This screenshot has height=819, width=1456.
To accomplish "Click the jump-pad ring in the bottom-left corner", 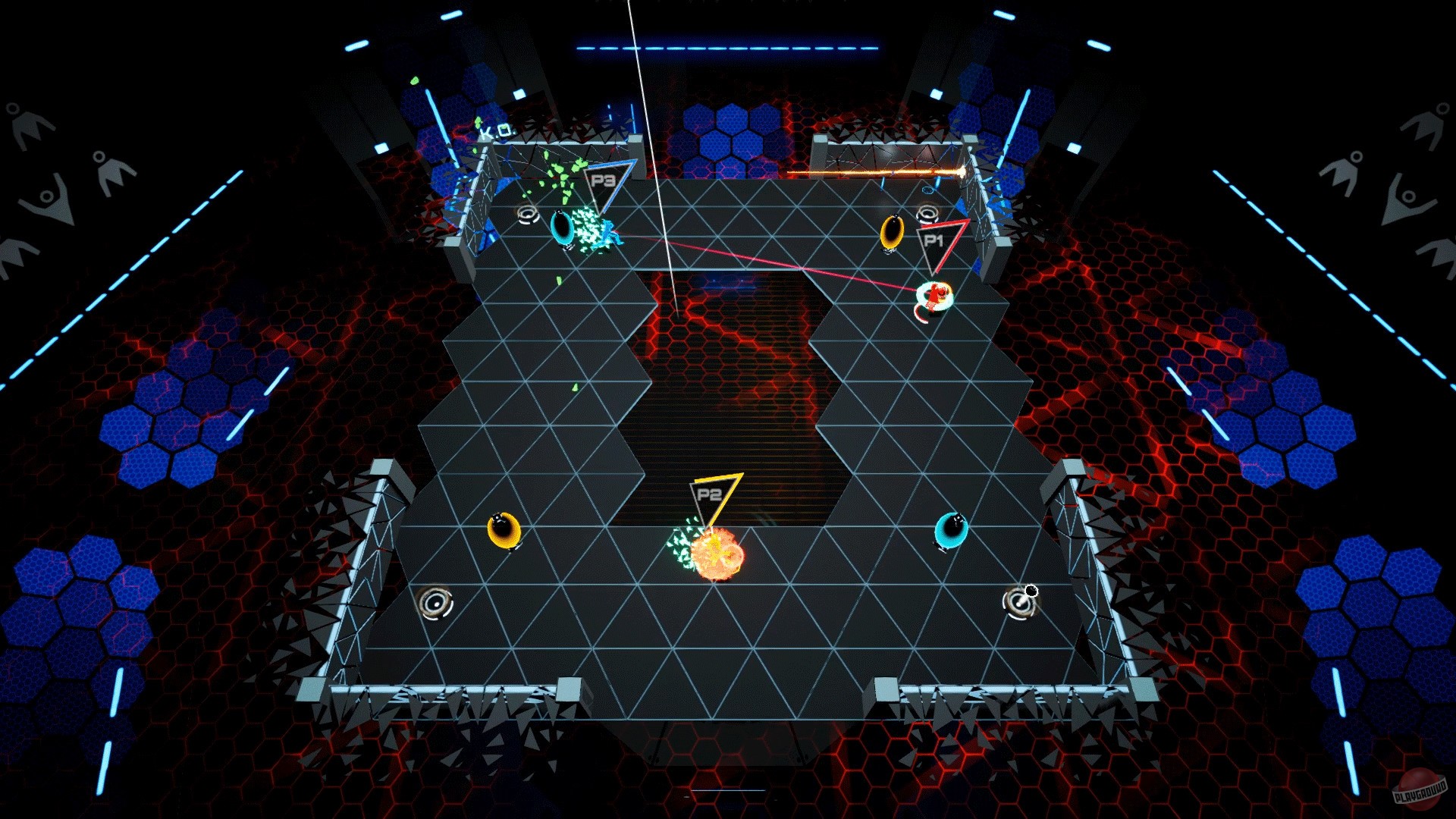I will point(436,601).
